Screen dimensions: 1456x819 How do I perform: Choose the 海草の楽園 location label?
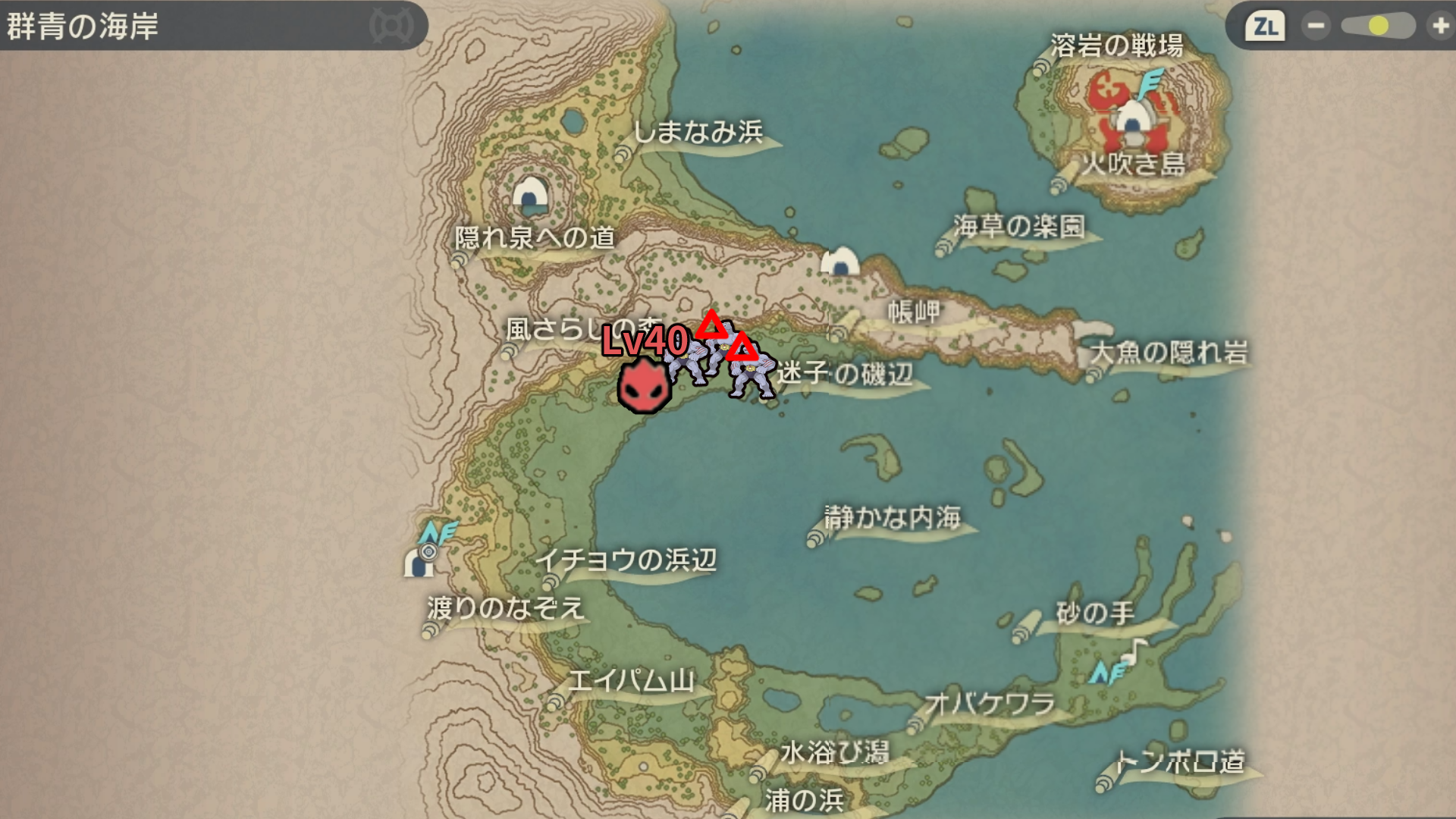[x=1019, y=226]
